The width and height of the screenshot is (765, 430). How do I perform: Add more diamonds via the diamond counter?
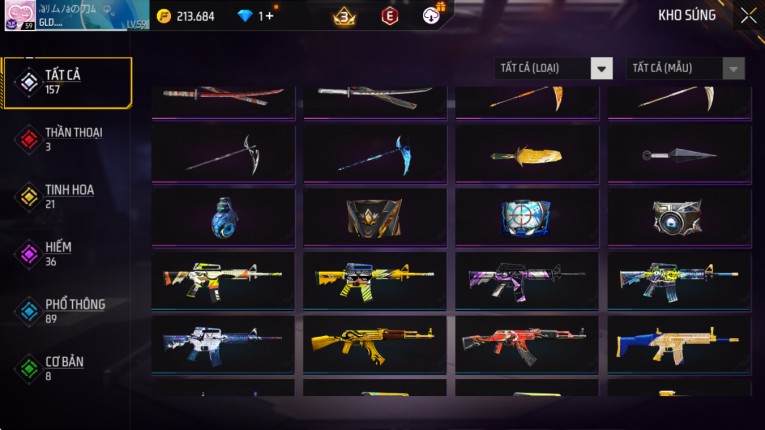(x=266, y=16)
